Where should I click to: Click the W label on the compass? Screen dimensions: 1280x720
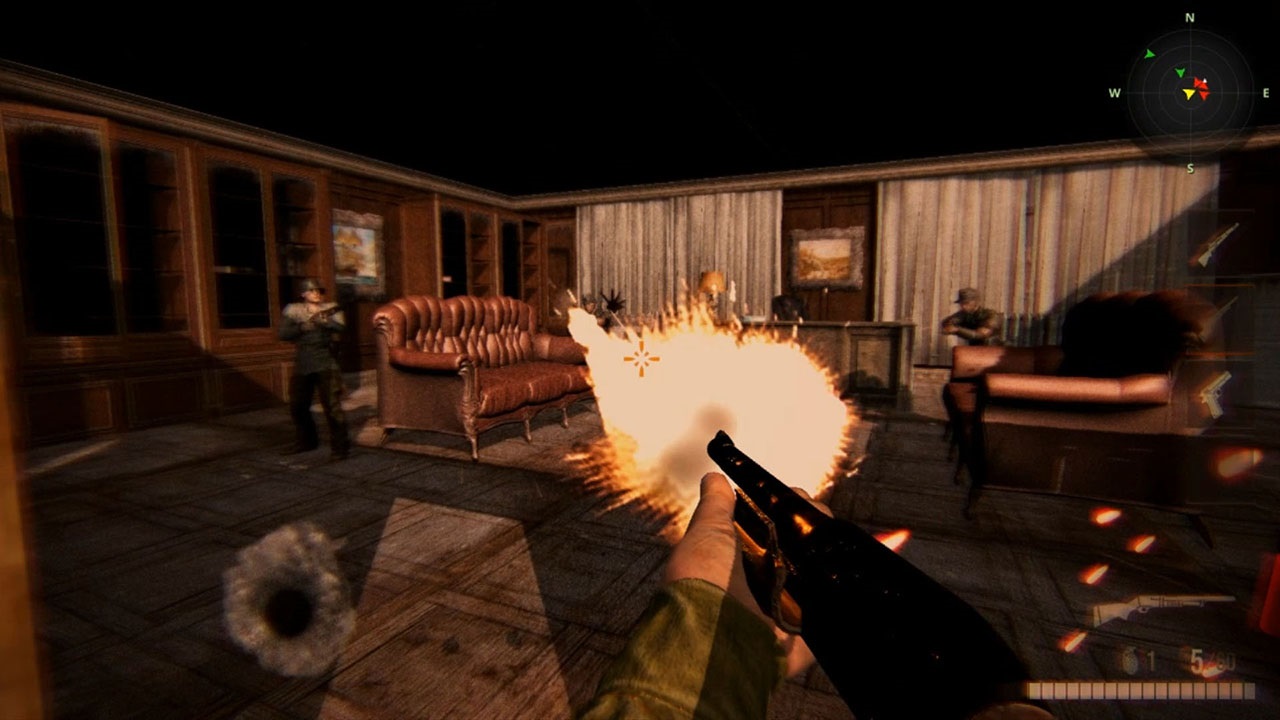1114,91
